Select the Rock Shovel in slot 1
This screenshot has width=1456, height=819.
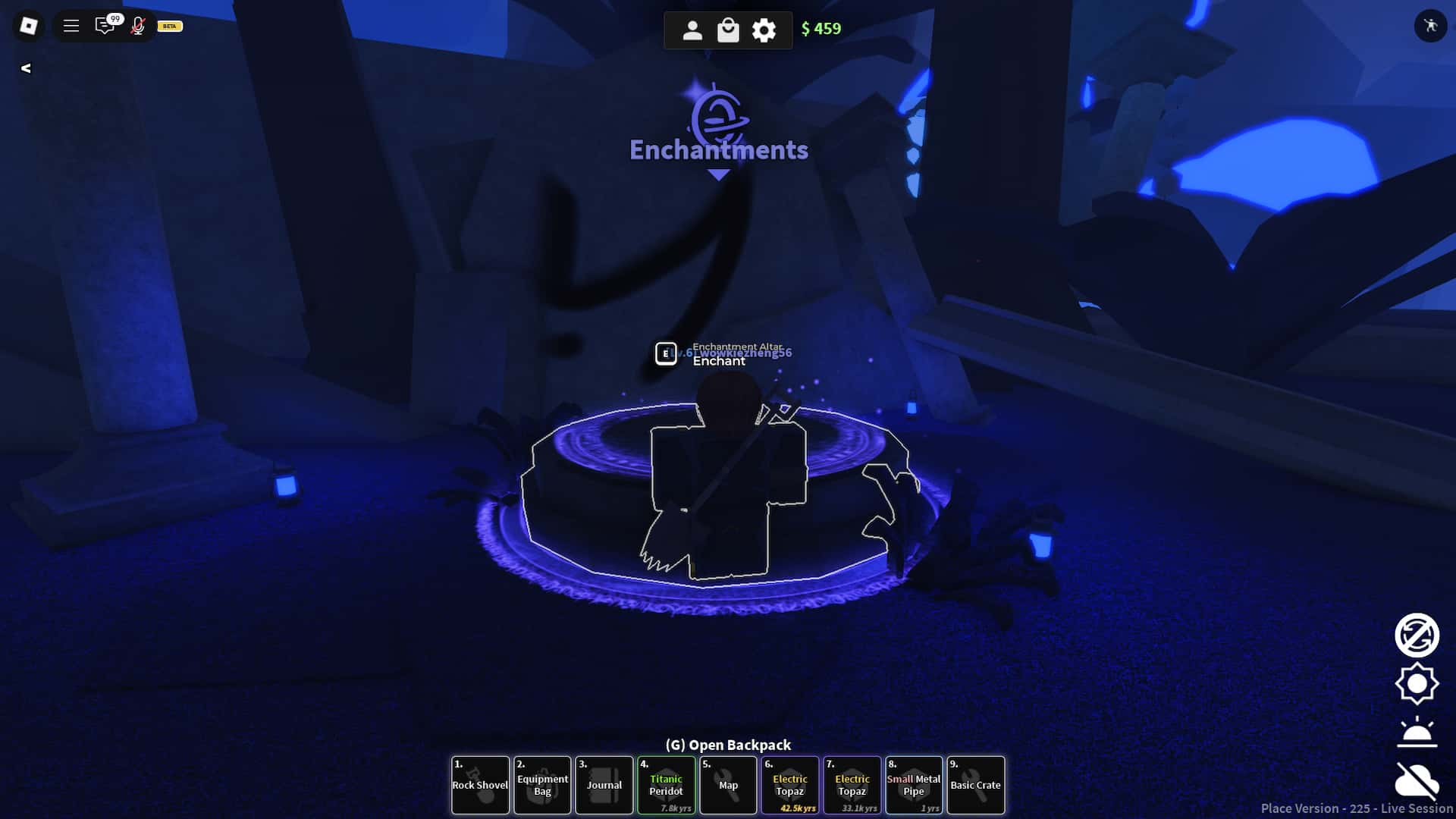(x=480, y=785)
